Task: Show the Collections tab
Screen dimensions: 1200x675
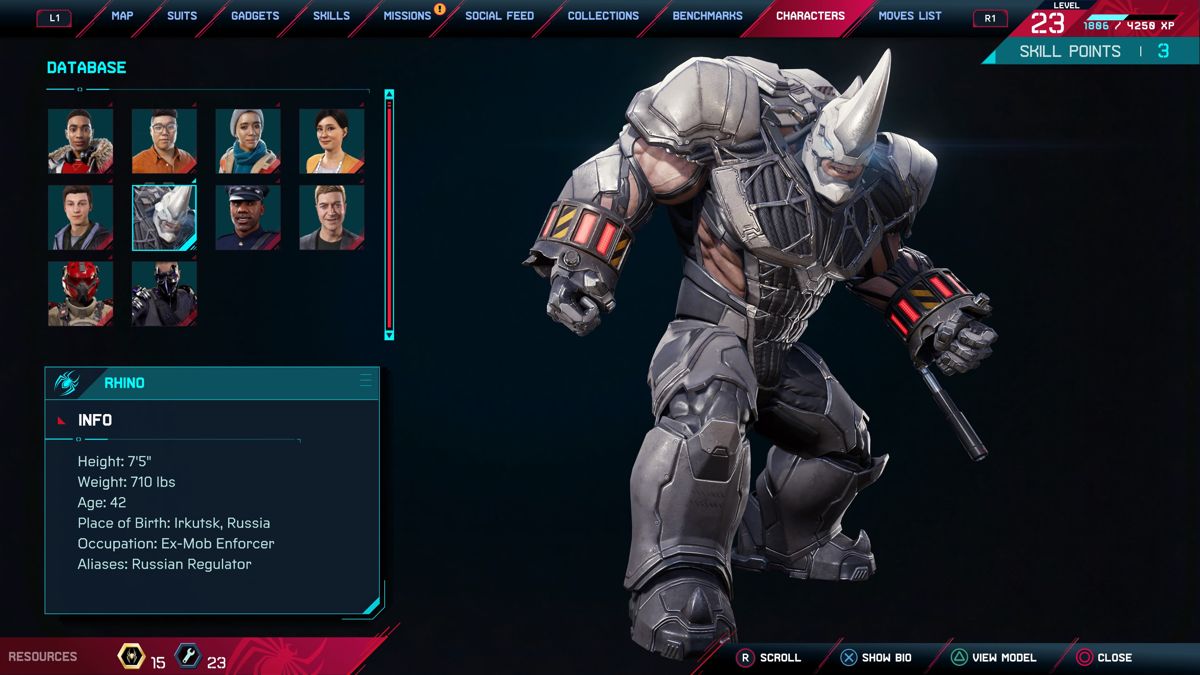Action: click(x=603, y=16)
